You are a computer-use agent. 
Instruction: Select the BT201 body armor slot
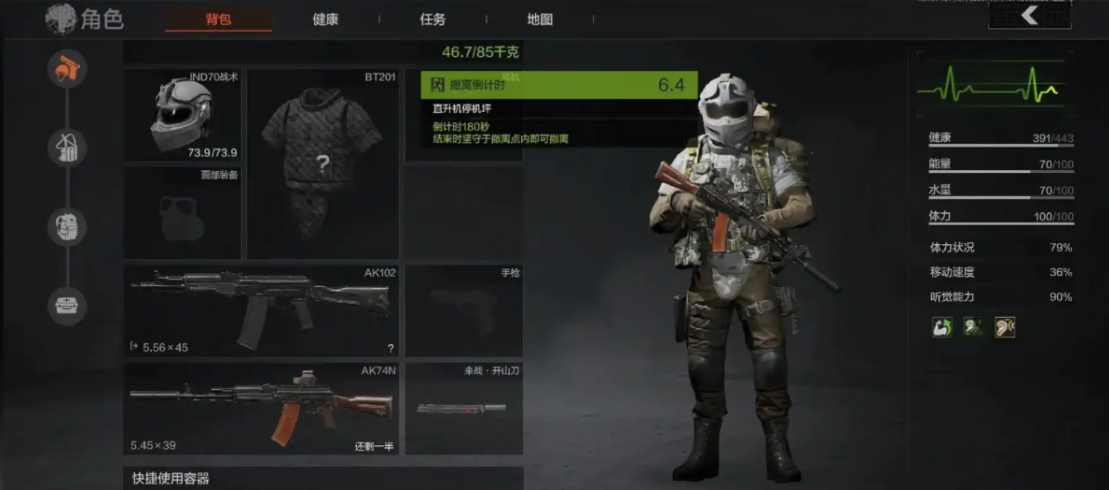[x=323, y=163]
